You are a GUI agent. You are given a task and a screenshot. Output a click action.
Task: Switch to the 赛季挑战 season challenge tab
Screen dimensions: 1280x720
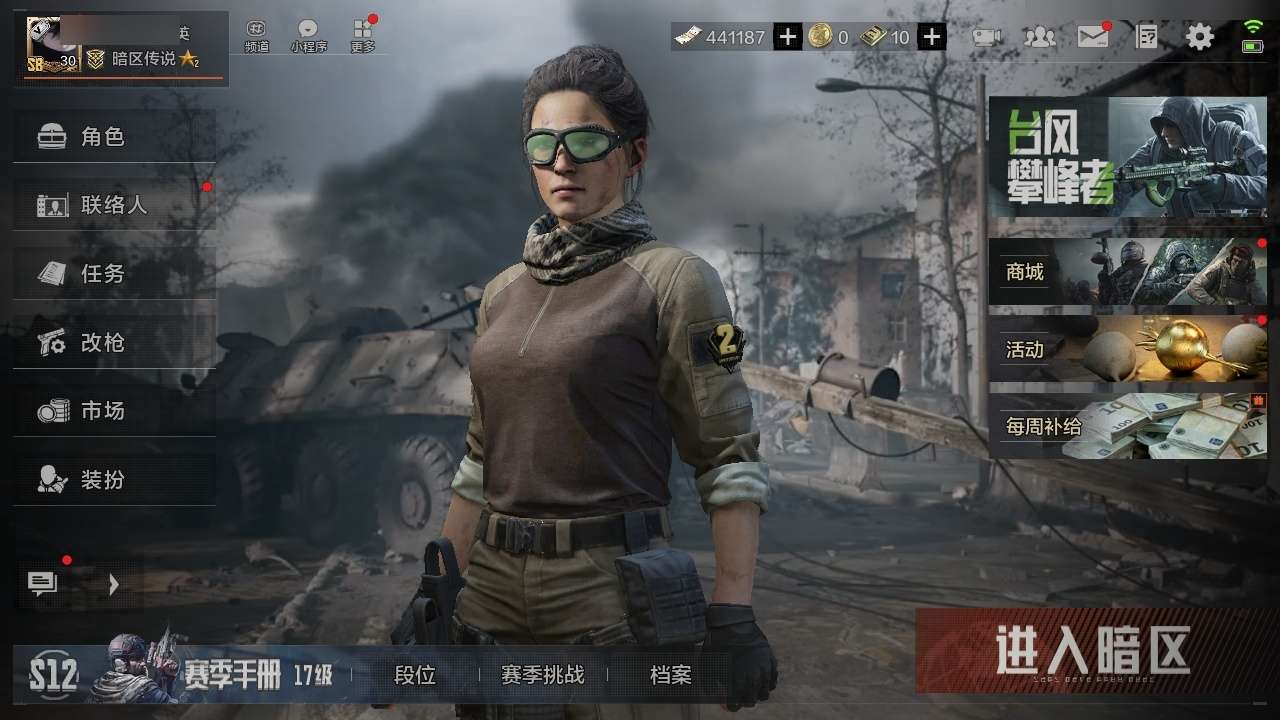tap(542, 676)
